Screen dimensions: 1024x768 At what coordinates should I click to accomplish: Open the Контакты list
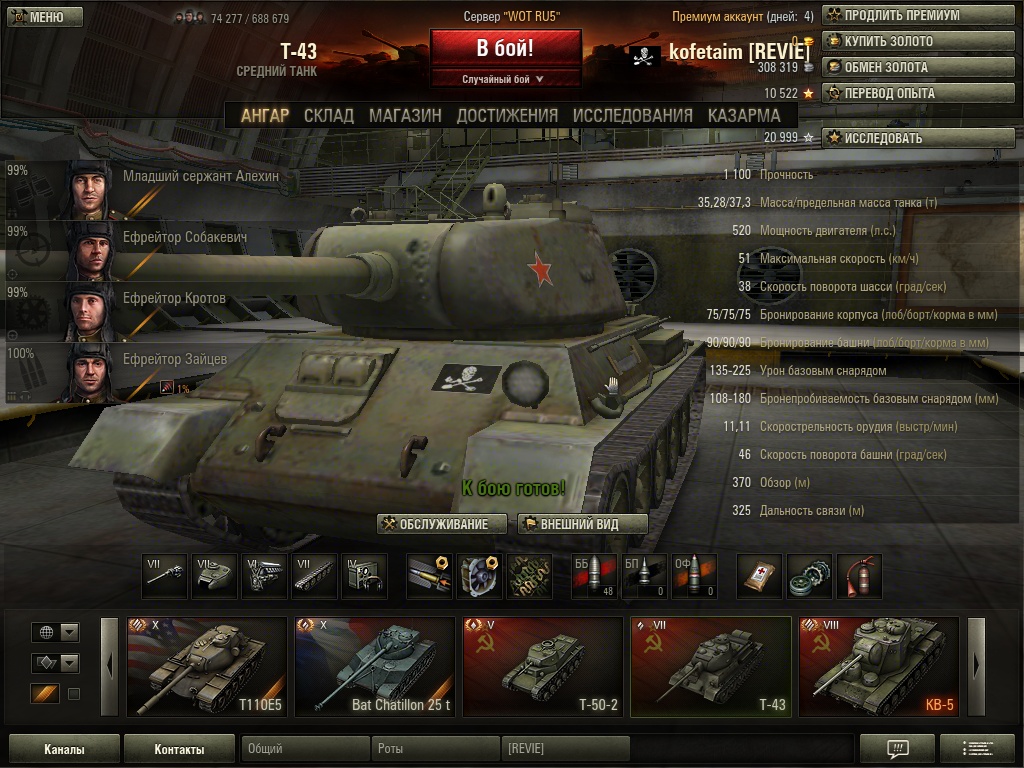pyautogui.click(x=179, y=749)
